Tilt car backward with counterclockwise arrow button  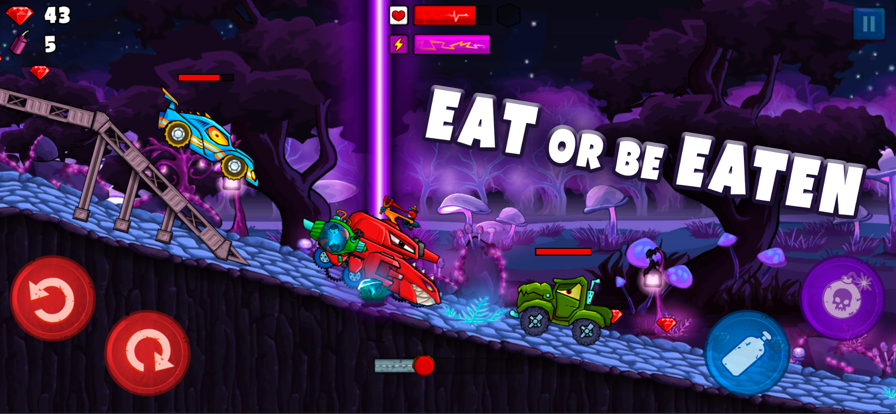[x=52, y=297]
